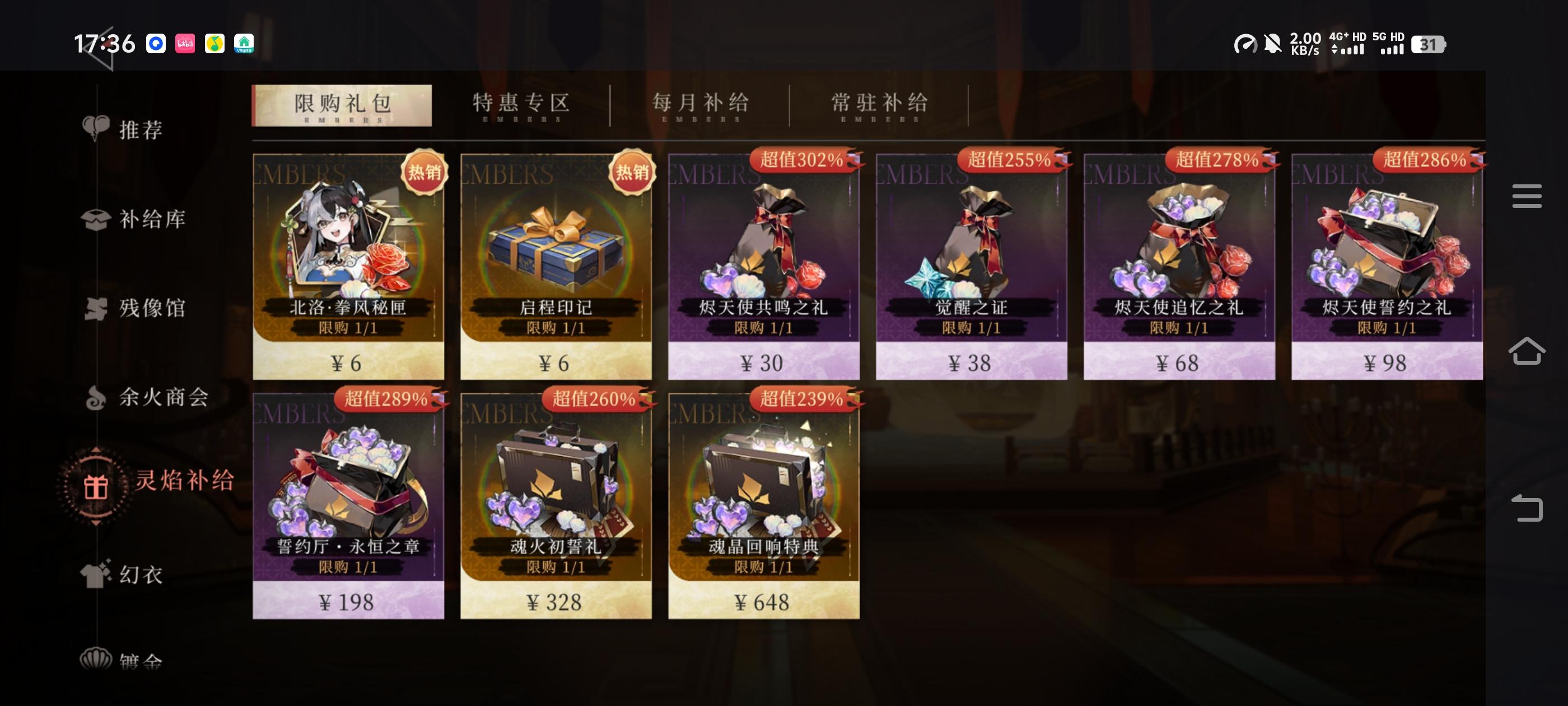Open the bilibili app icon in status bar
1568x706 pixels.
(x=186, y=44)
